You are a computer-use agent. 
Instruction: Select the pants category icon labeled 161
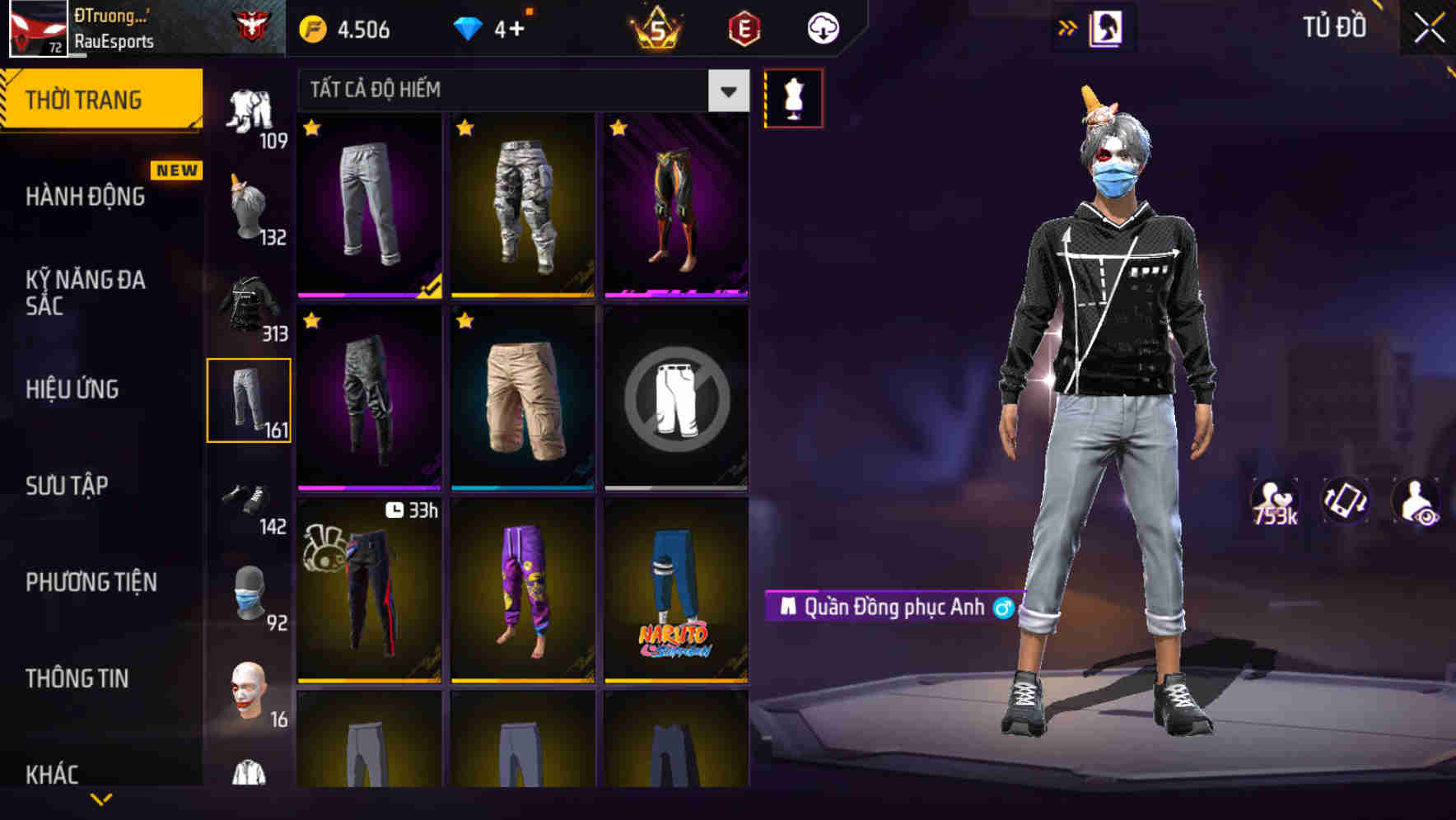coord(250,399)
